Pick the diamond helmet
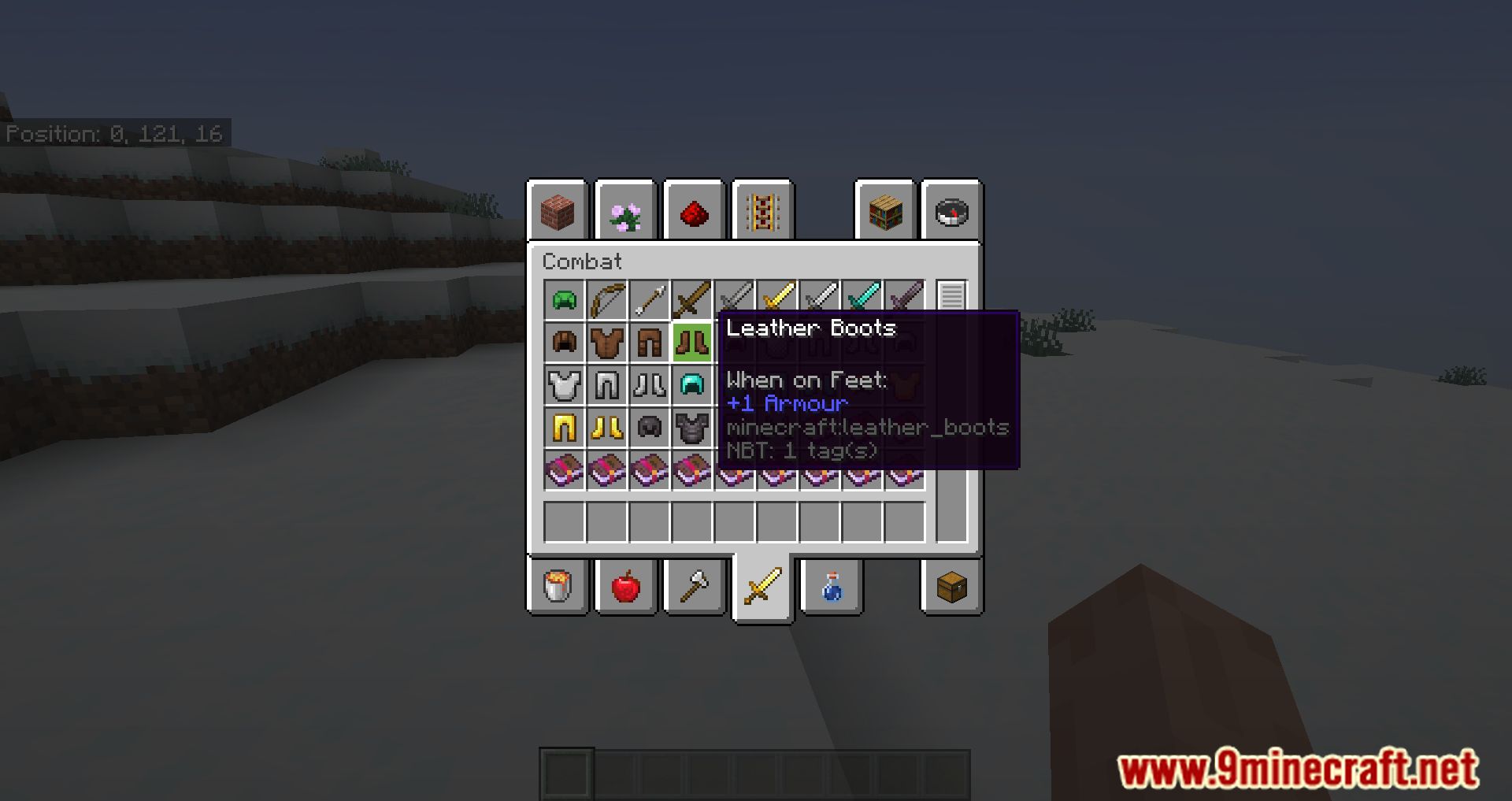1512x801 pixels. click(x=692, y=385)
